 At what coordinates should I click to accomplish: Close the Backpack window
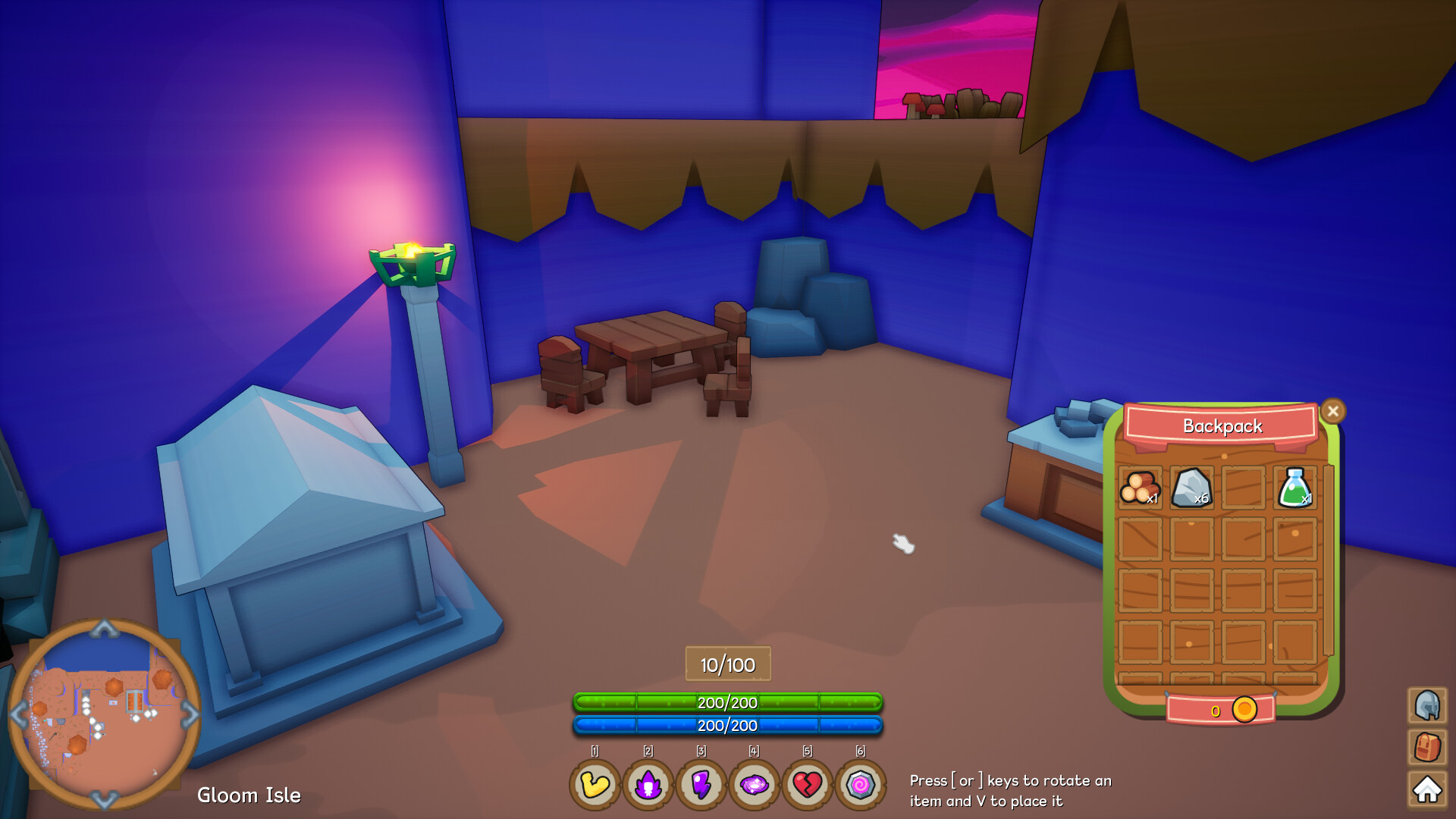click(1333, 410)
